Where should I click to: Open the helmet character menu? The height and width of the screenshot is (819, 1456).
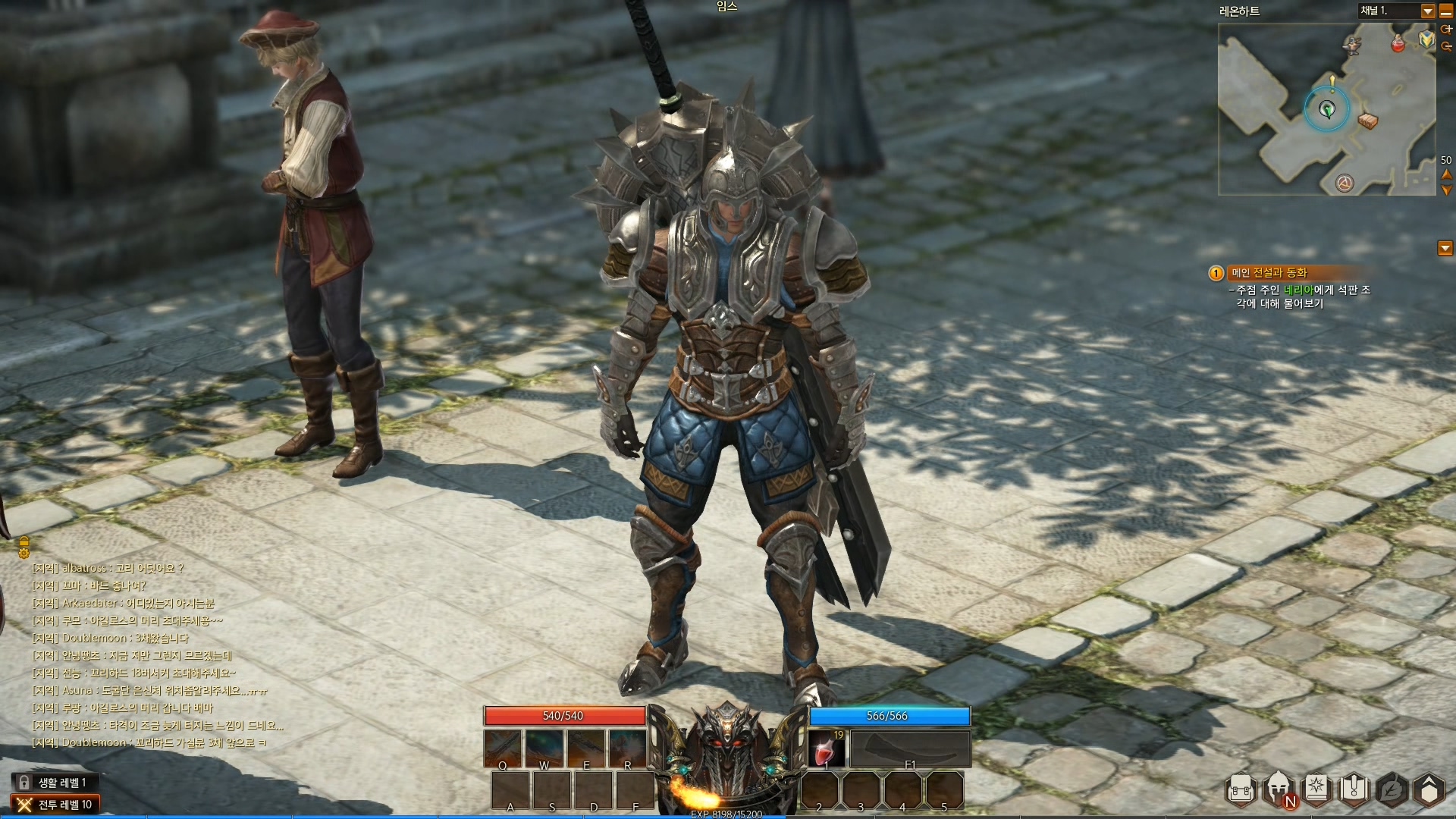pos(1279,789)
